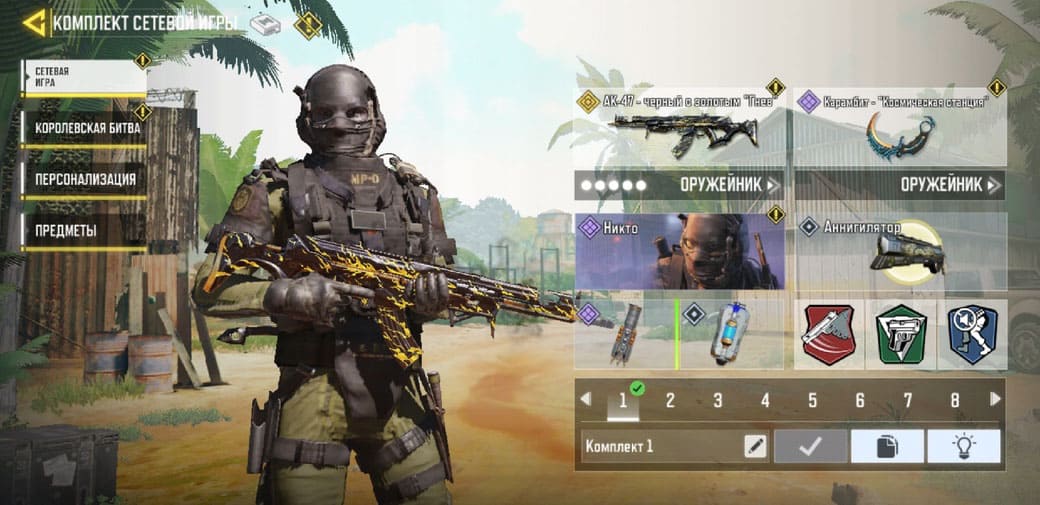The height and width of the screenshot is (505, 1040).
Task: Select the tactical canister grenade slot
Action: 732,333
